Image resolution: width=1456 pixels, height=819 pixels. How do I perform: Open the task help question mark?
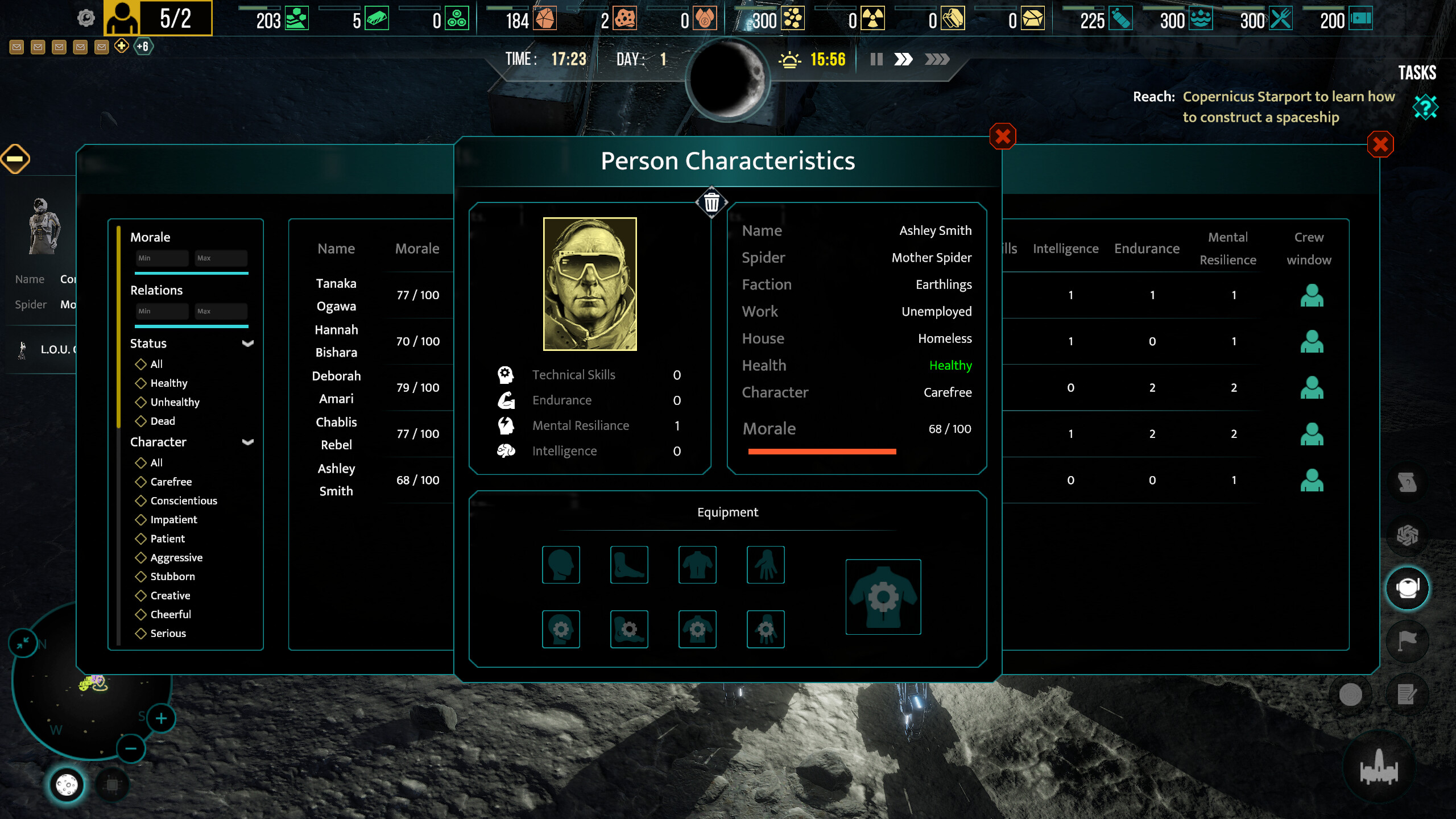click(x=1425, y=107)
